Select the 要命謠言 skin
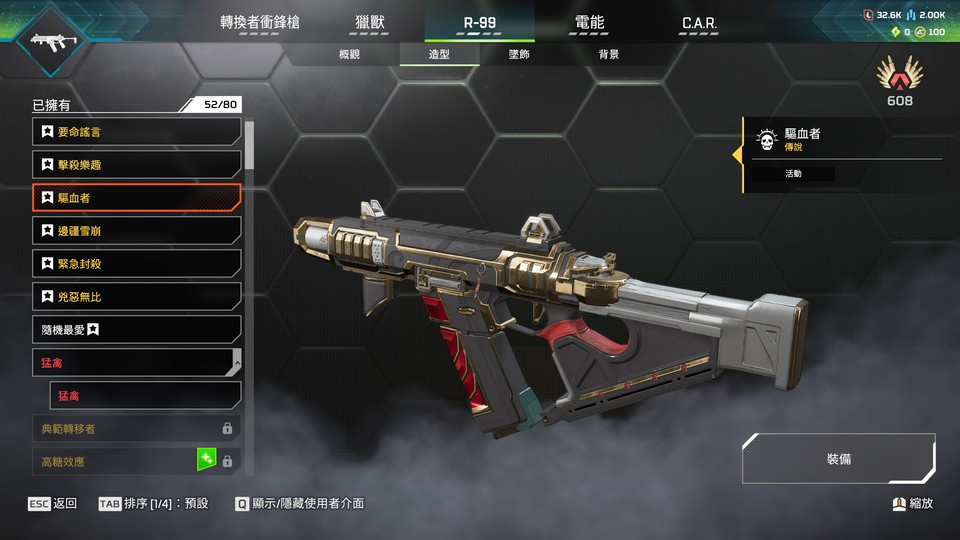This screenshot has width=960, height=540. click(x=136, y=131)
